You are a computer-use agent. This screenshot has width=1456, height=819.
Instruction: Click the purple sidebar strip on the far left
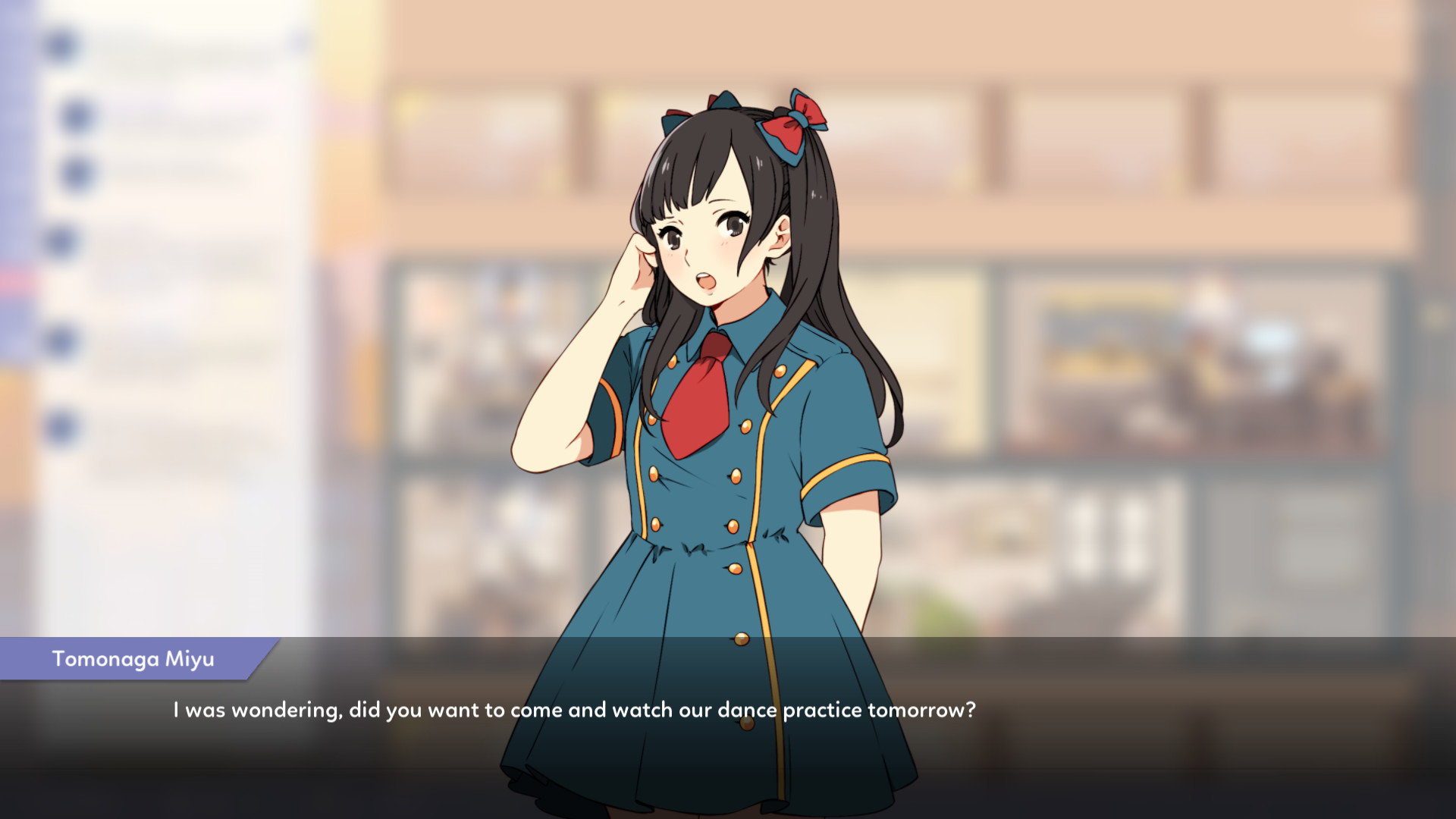click(14, 152)
